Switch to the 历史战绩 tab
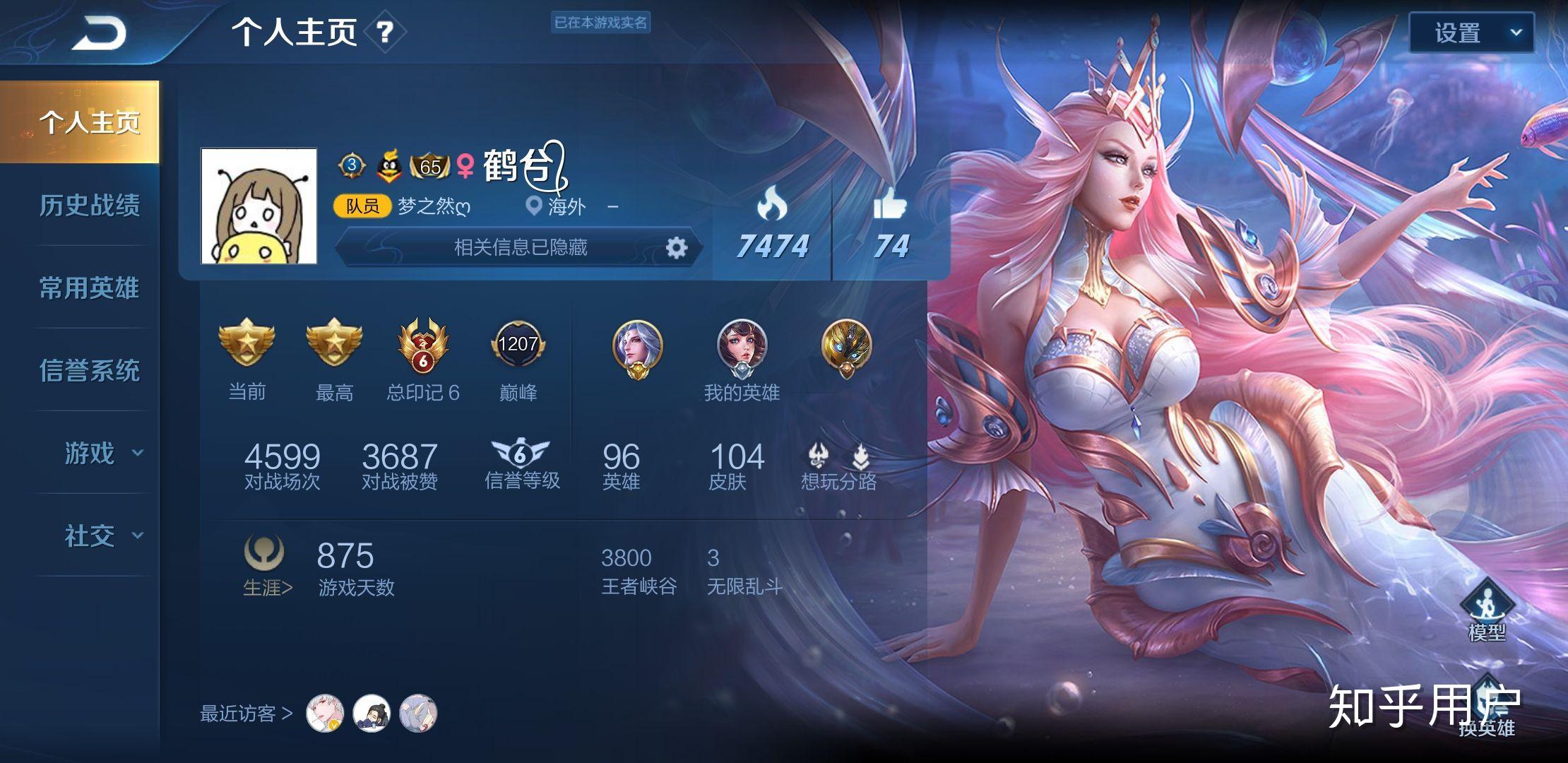This screenshot has width=1568, height=763. (89, 205)
